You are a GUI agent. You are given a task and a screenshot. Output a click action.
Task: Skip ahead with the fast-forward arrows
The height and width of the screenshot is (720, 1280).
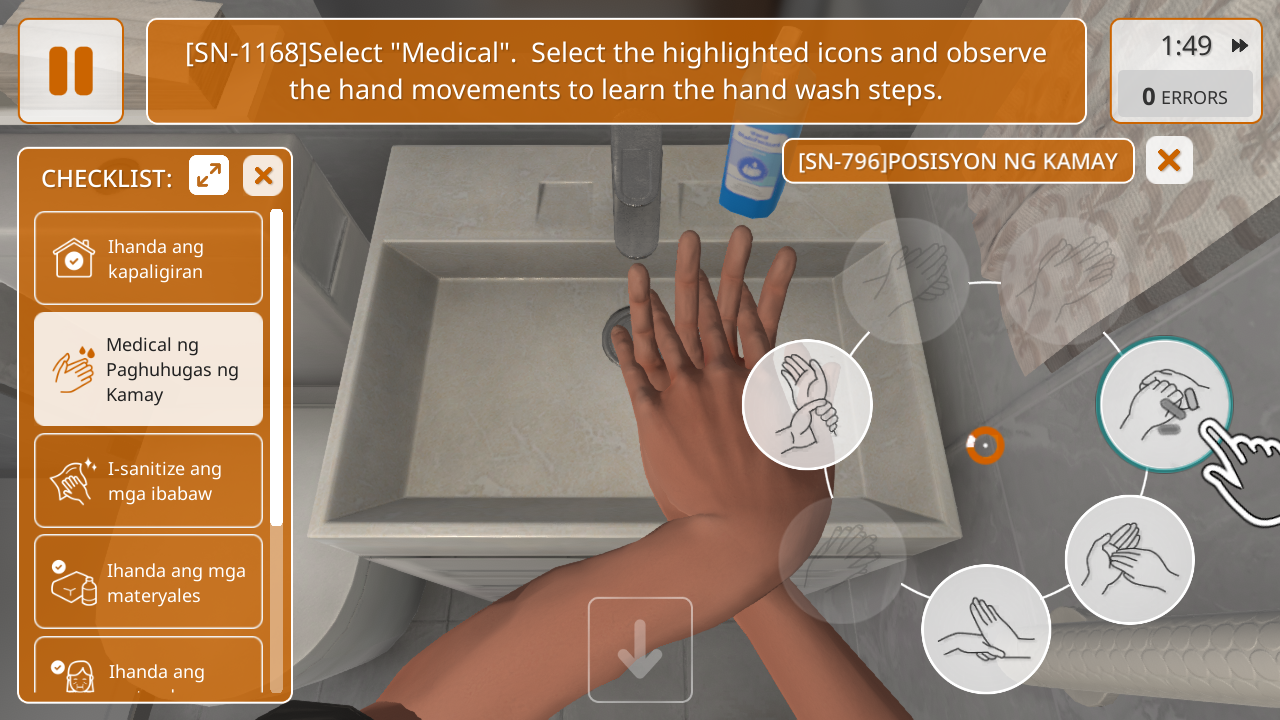tap(1240, 46)
